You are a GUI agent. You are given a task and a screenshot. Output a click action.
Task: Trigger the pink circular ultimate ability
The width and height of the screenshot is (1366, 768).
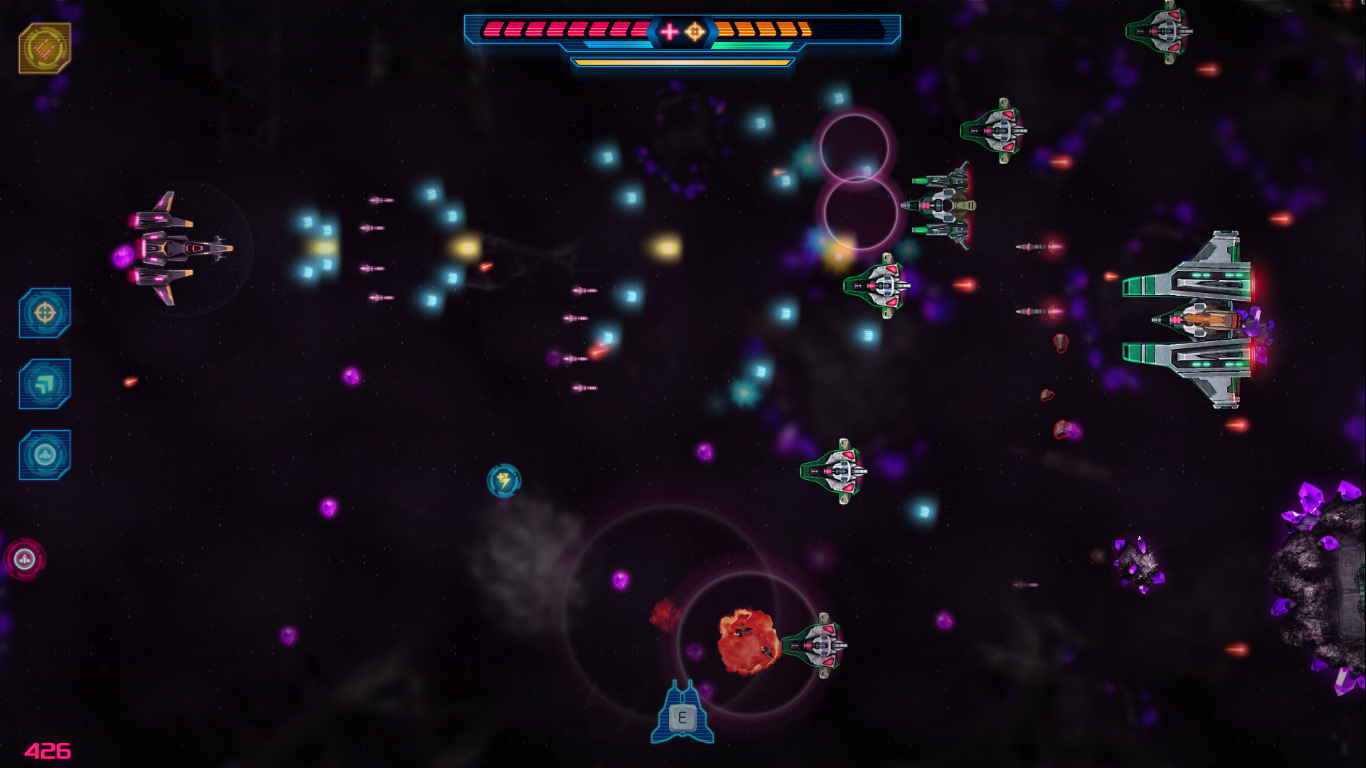click(24, 560)
